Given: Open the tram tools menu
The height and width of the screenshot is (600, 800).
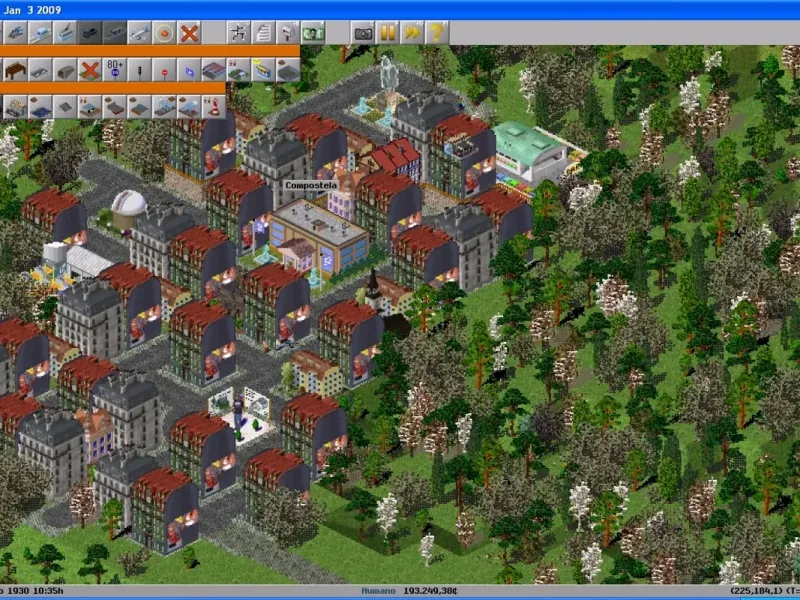Looking at the screenshot, I should pyautogui.click(x=66, y=32).
